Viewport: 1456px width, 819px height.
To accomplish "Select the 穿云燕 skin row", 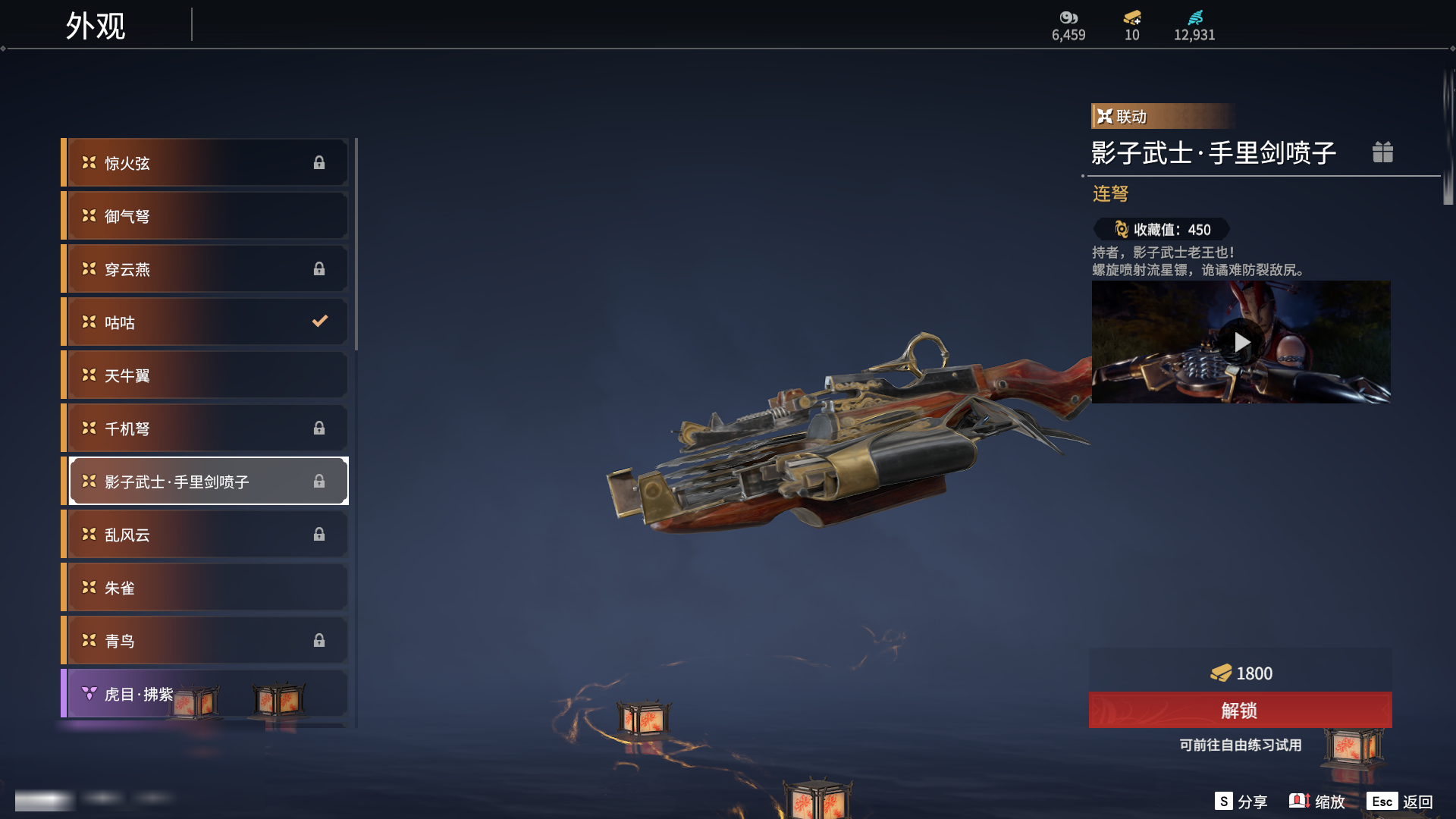I will 205,269.
